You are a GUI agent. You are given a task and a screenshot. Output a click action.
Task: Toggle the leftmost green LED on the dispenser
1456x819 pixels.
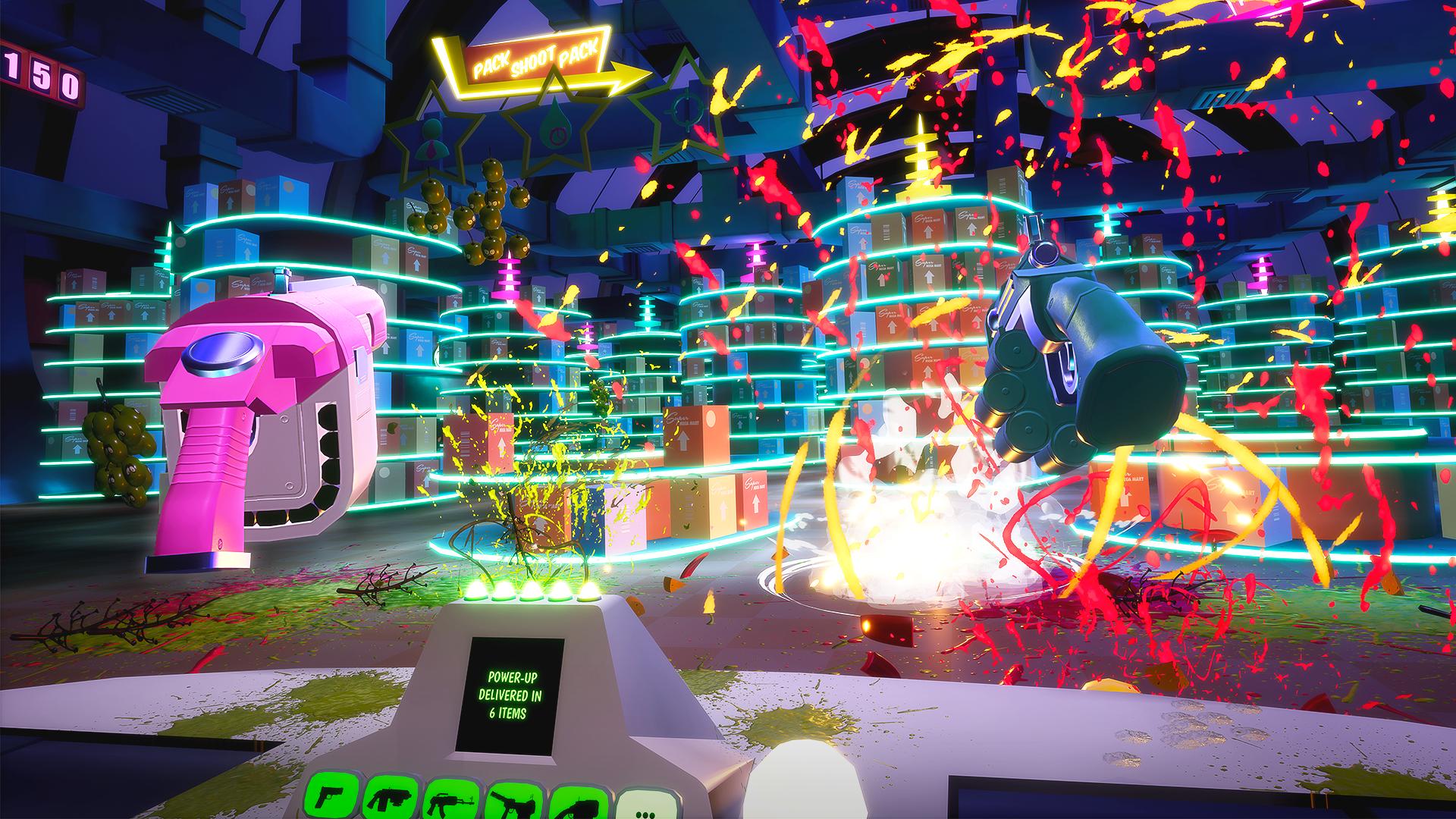click(474, 599)
